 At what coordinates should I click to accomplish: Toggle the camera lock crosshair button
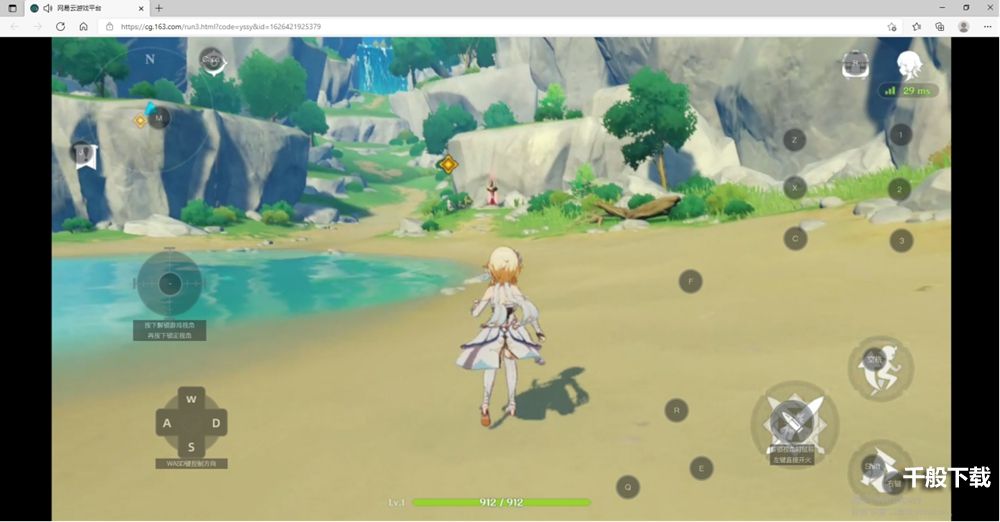(169, 284)
